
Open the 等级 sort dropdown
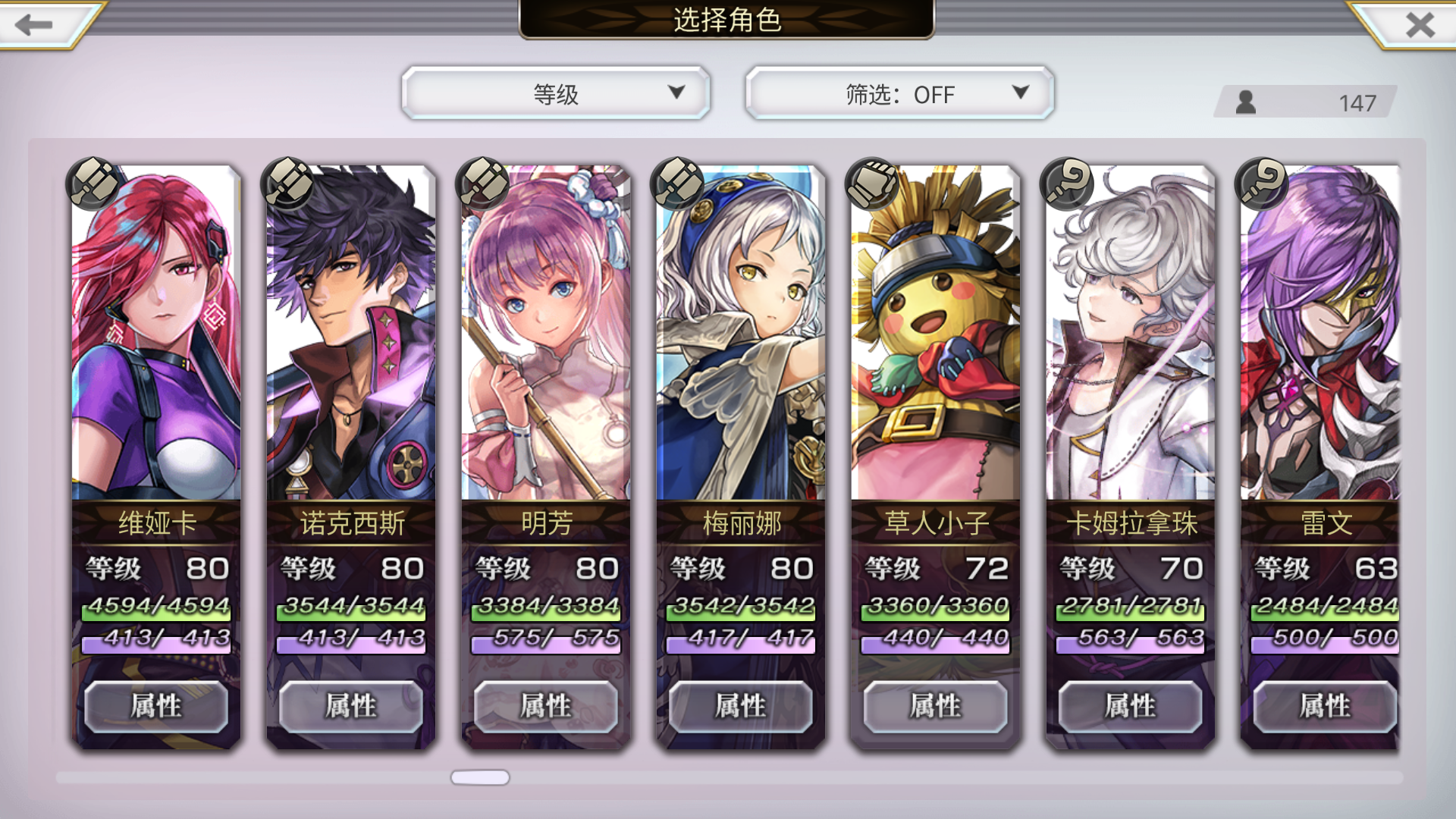pos(556,93)
